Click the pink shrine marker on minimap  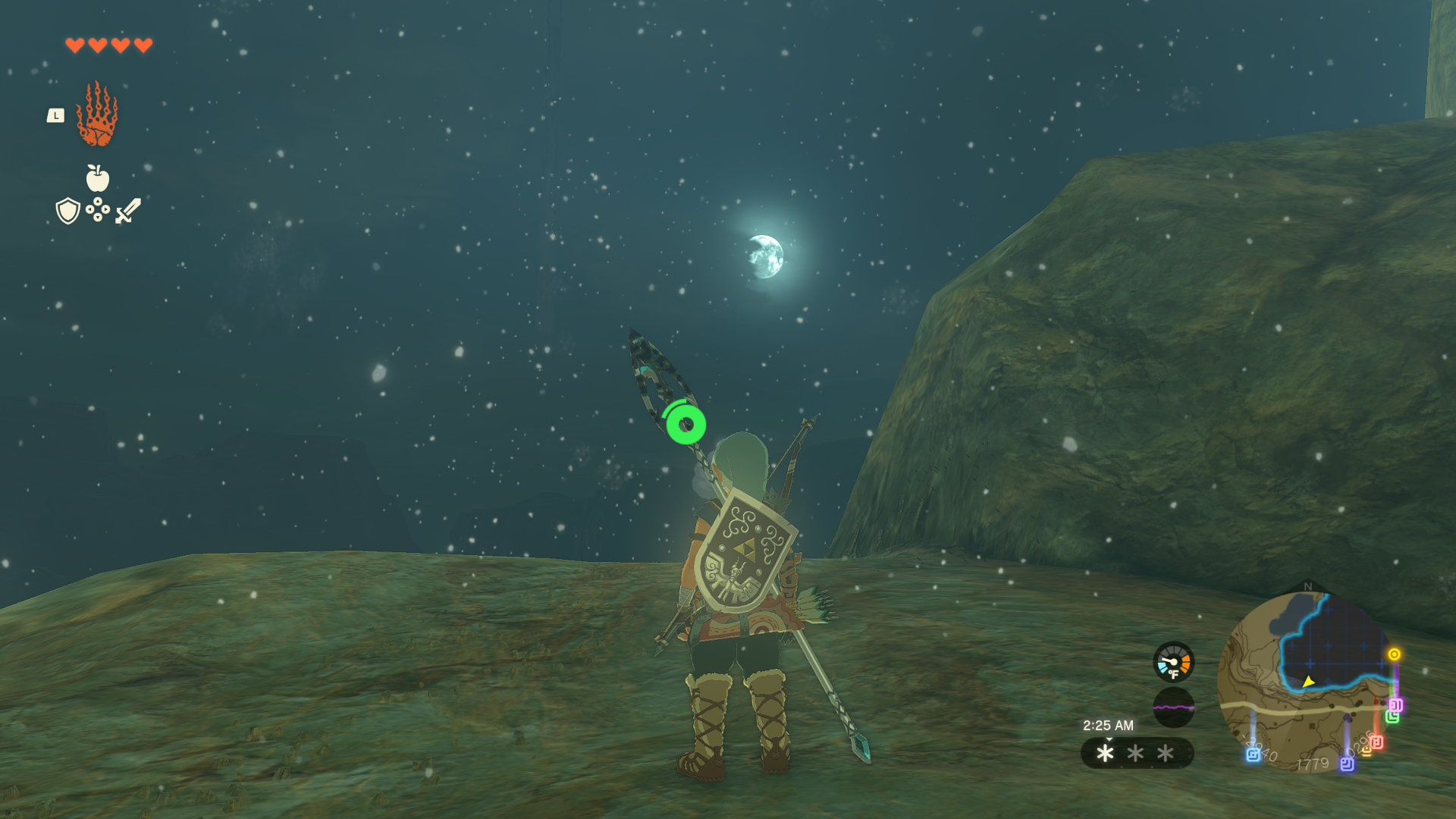[x=1395, y=705]
